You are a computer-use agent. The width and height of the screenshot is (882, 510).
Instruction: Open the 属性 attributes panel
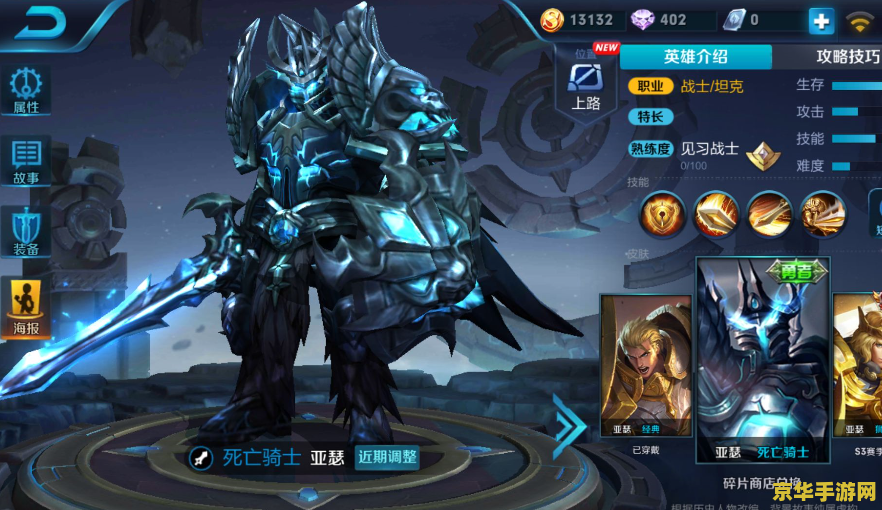point(26,92)
